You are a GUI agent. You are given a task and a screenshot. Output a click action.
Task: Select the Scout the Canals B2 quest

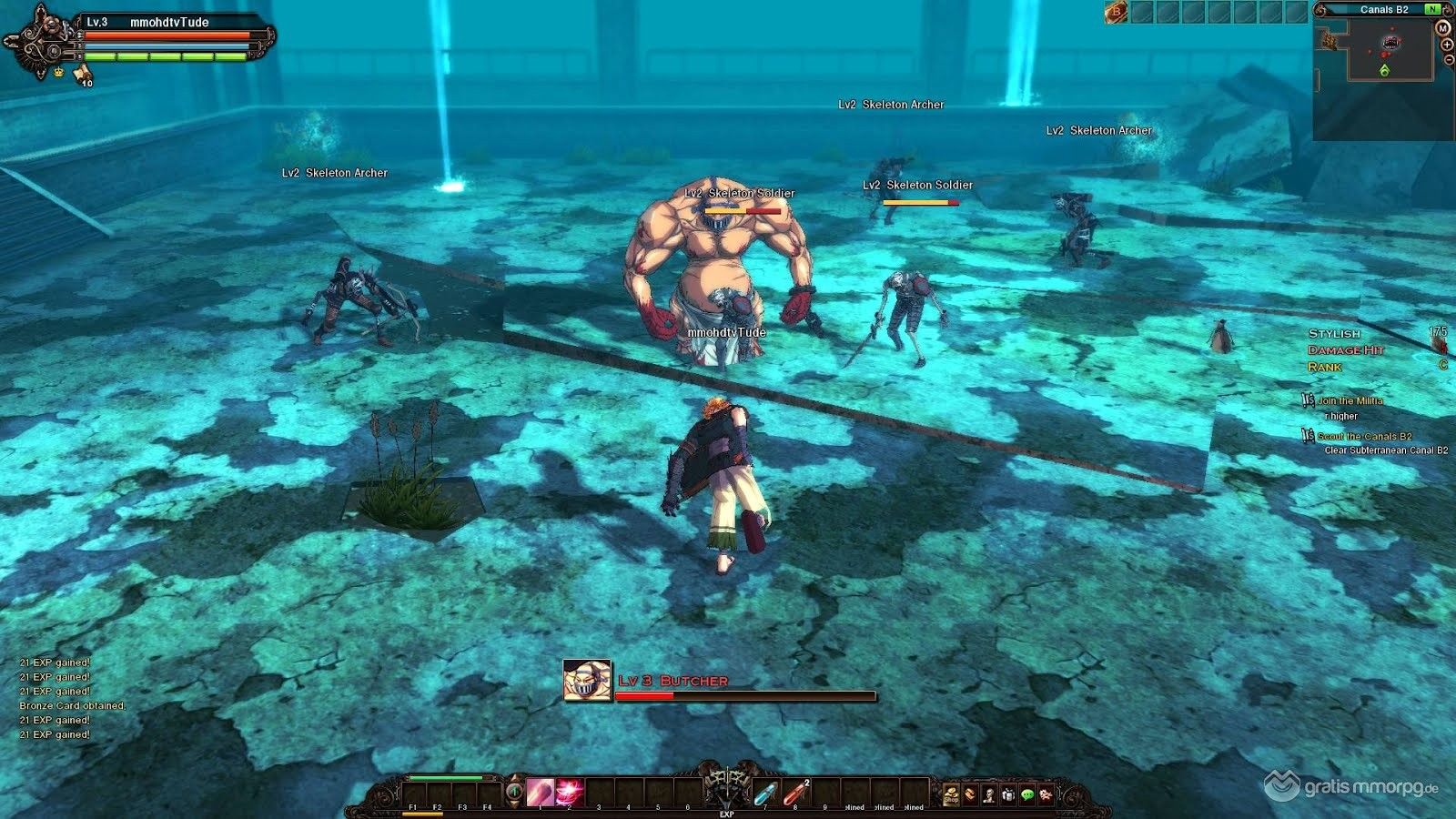1364,437
